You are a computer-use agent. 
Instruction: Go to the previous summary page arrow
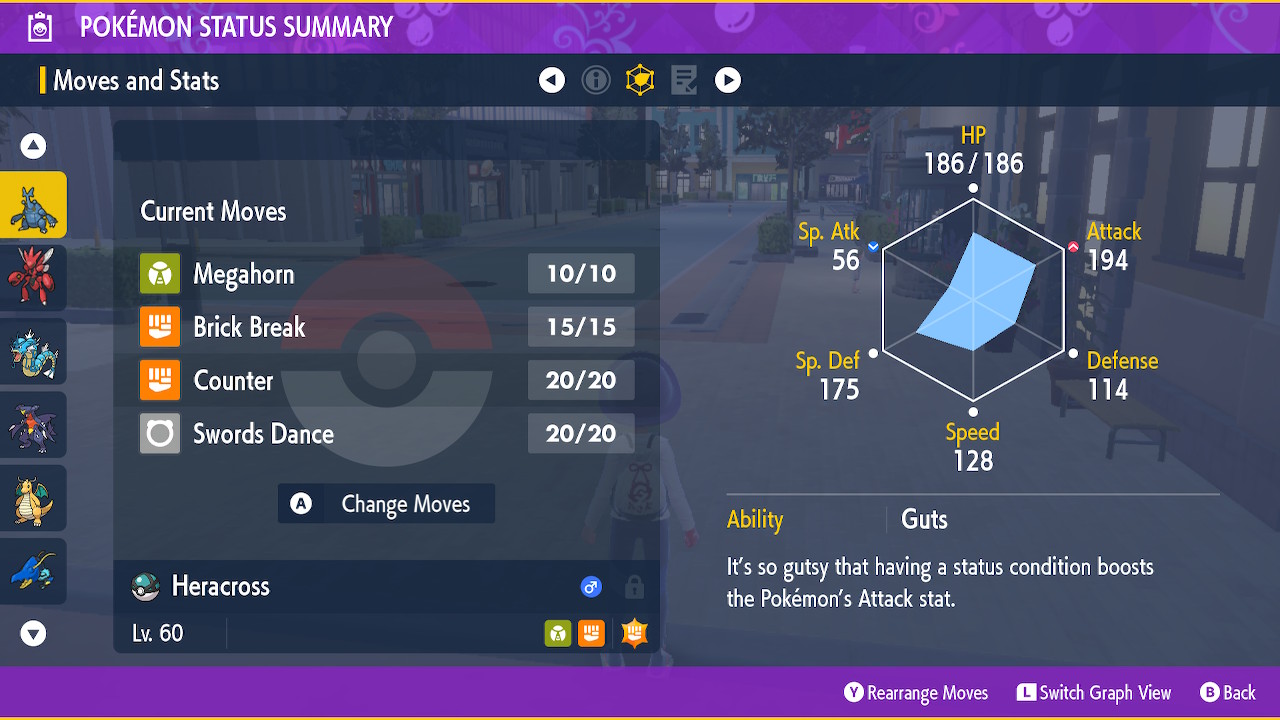click(552, 80)
